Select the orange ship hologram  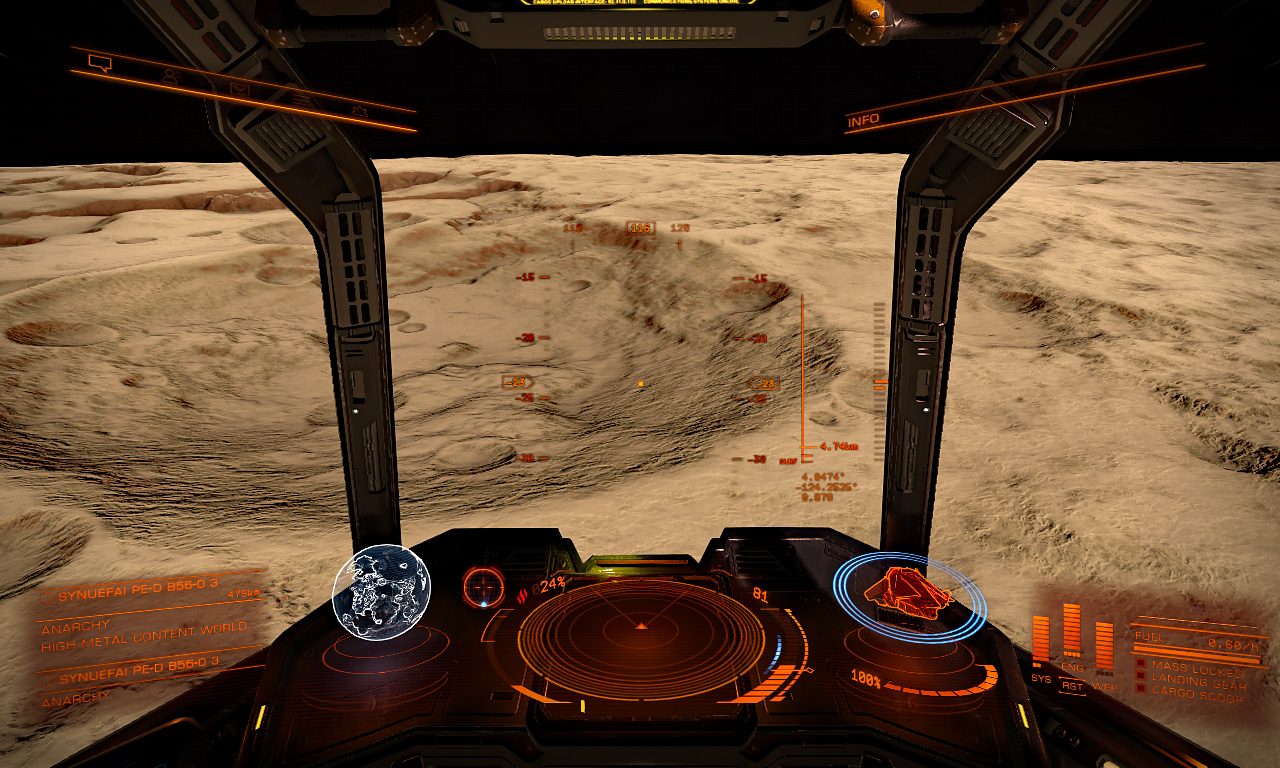point(908,597)
